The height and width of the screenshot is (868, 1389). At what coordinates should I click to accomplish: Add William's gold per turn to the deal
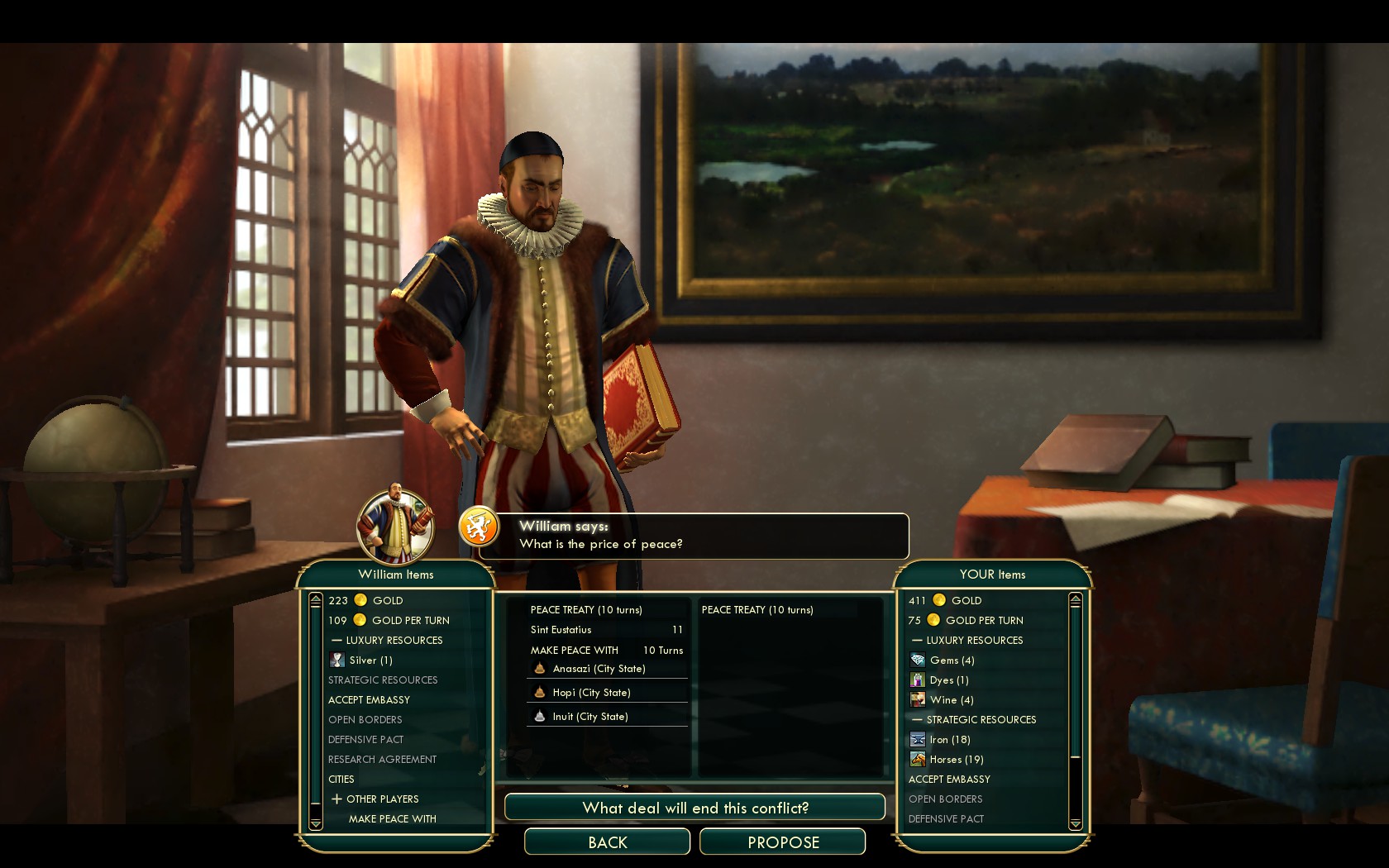389,621
